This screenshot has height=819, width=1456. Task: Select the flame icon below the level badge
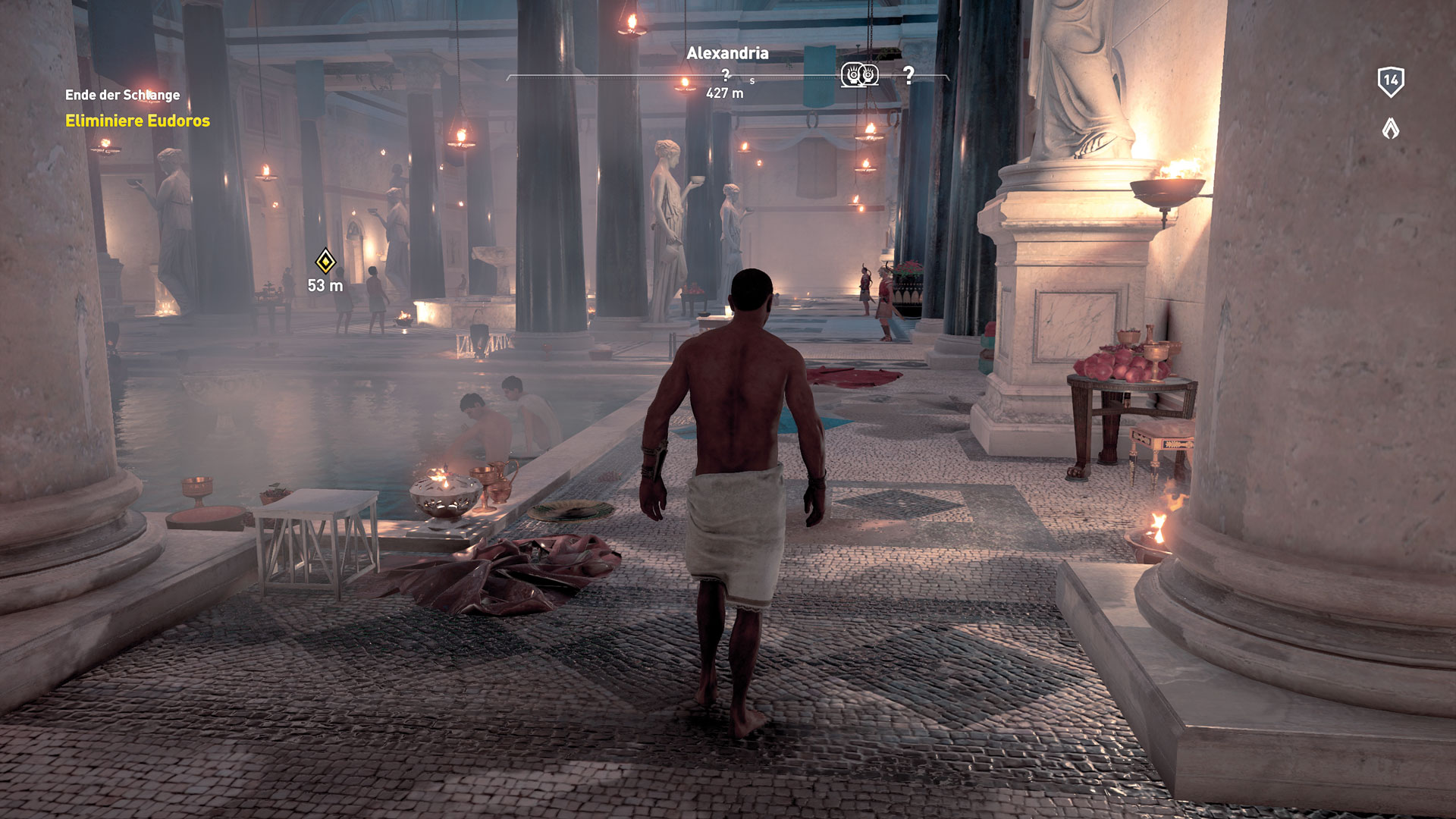(1390, 128)
